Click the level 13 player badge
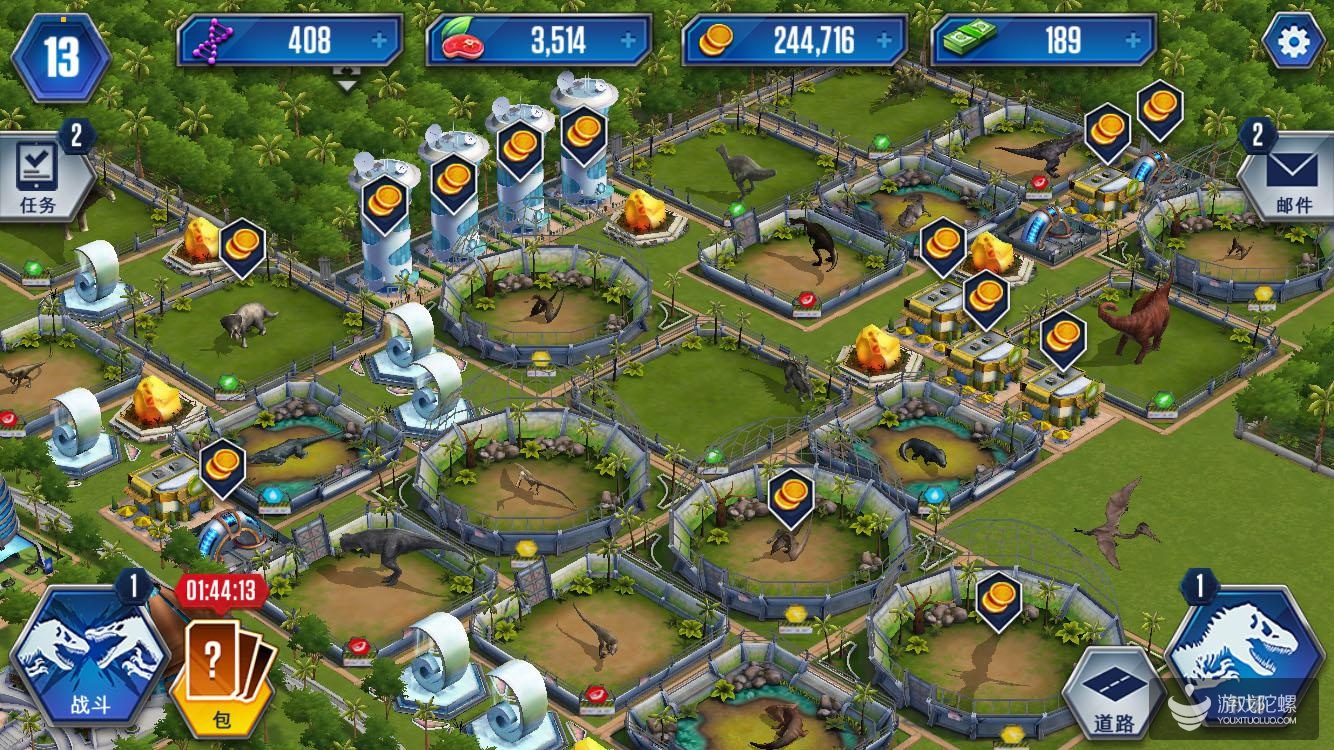Viewport: 1334px width, 750px height. click(x=60, y=56)
